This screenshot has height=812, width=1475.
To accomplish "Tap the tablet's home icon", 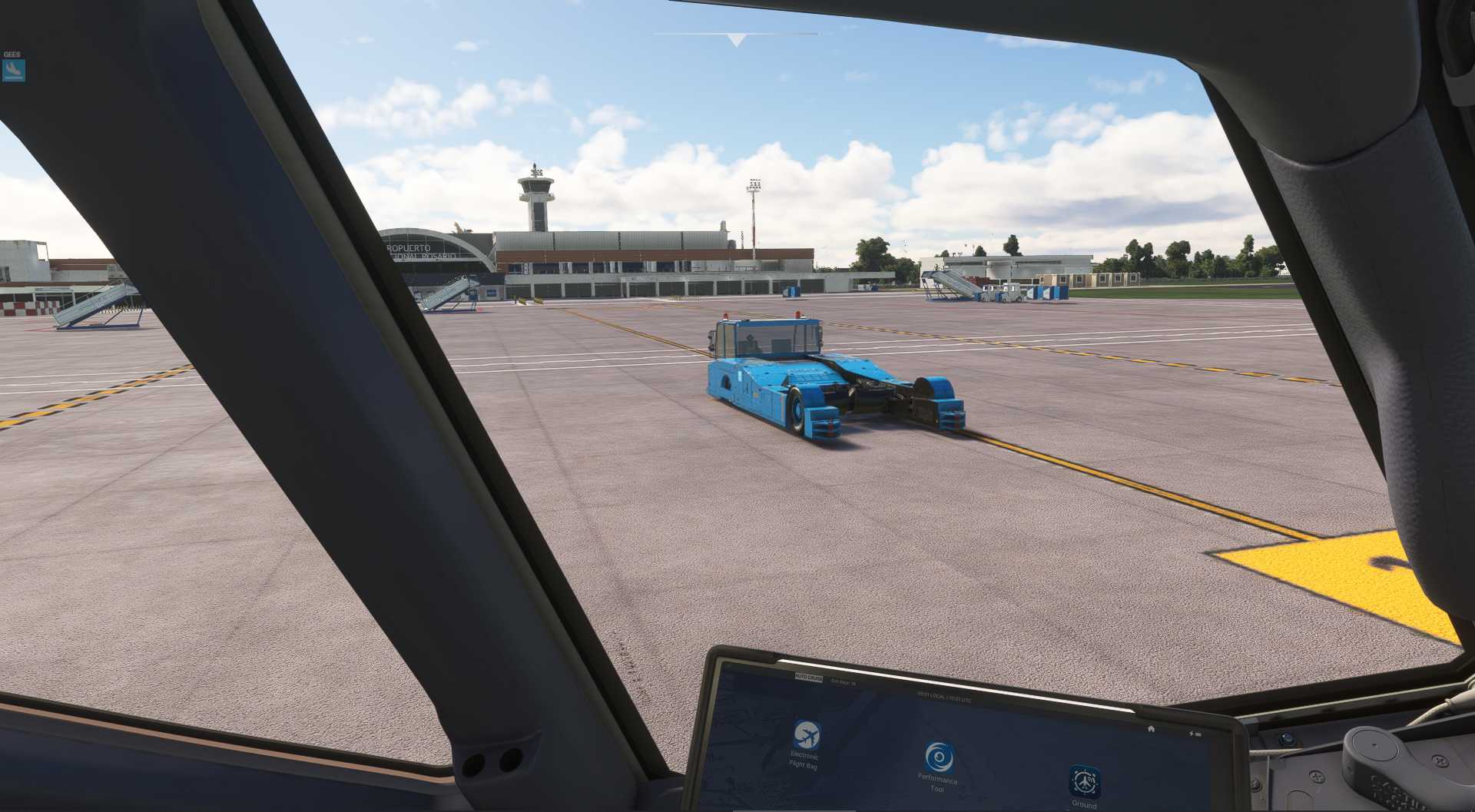I will 1151,728.
